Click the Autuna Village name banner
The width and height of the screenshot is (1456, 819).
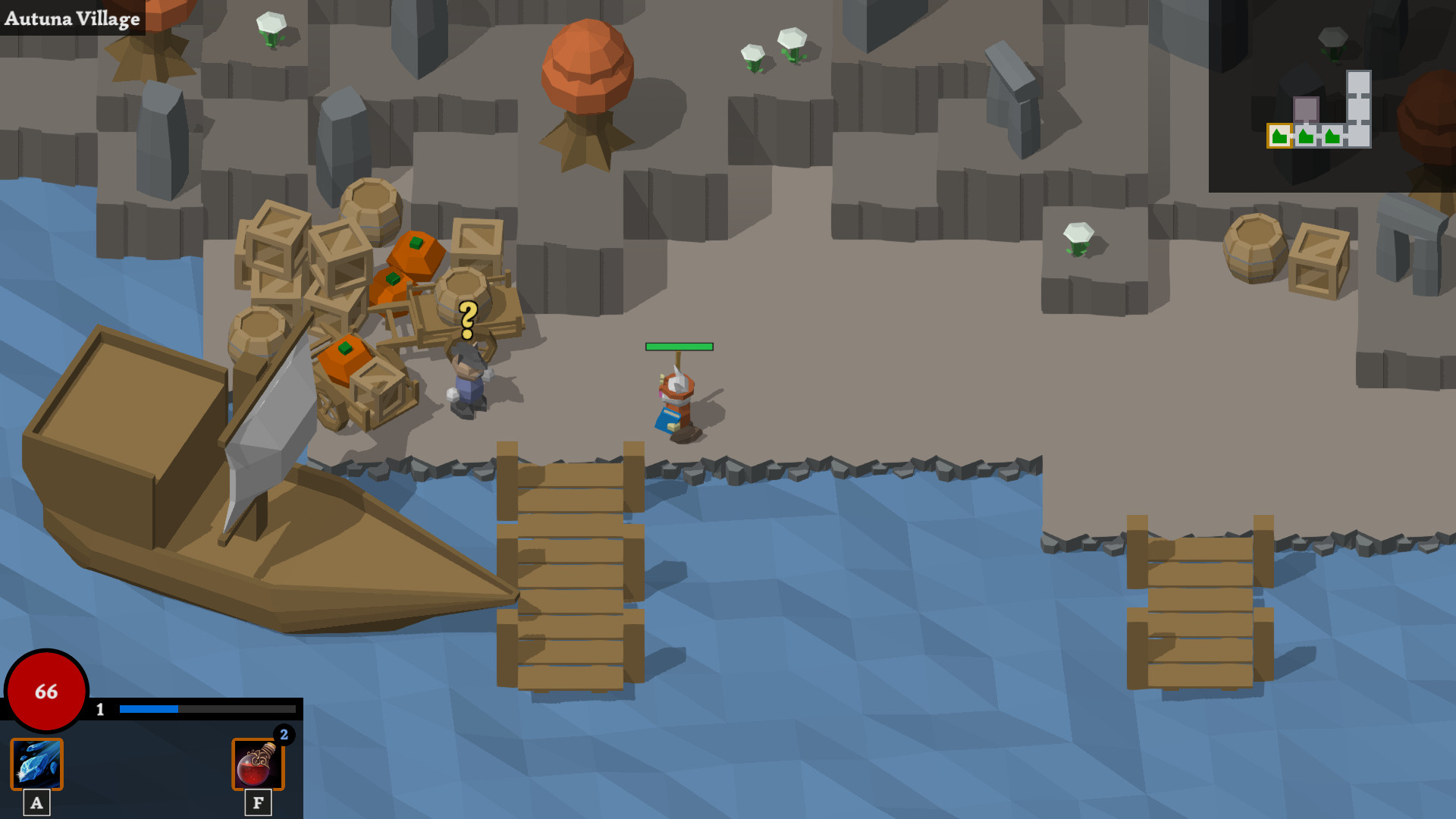coord(72,19)
